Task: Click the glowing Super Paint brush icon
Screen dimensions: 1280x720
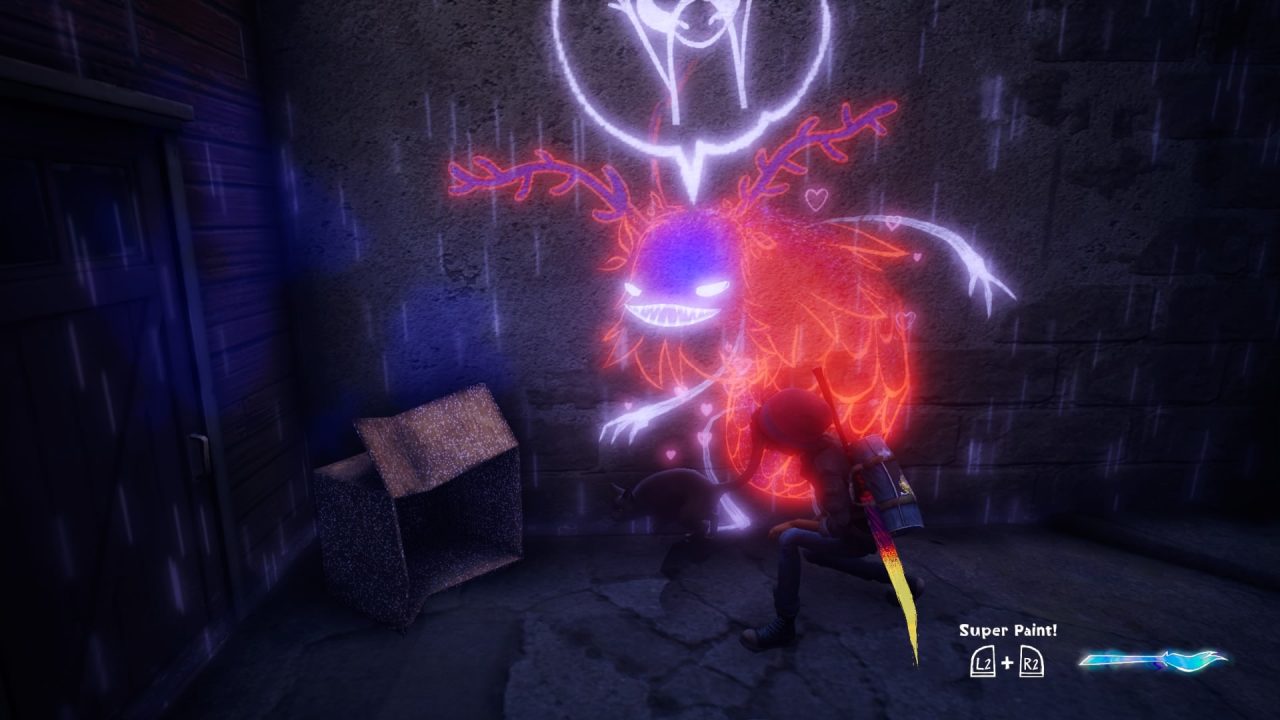Action: (x=1153, y=660)
